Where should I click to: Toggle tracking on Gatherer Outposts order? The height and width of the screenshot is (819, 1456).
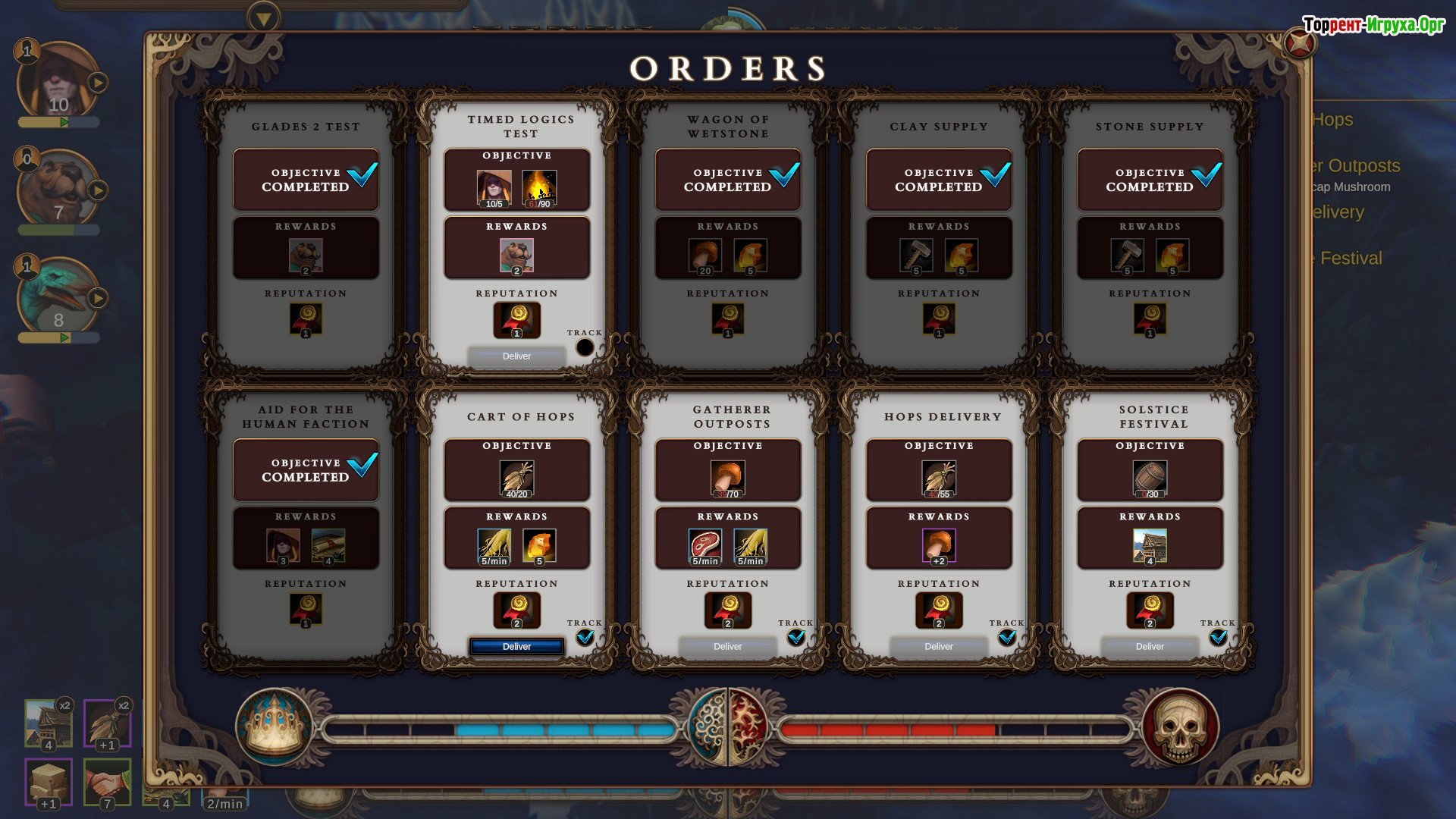click(x=795, y=638)
